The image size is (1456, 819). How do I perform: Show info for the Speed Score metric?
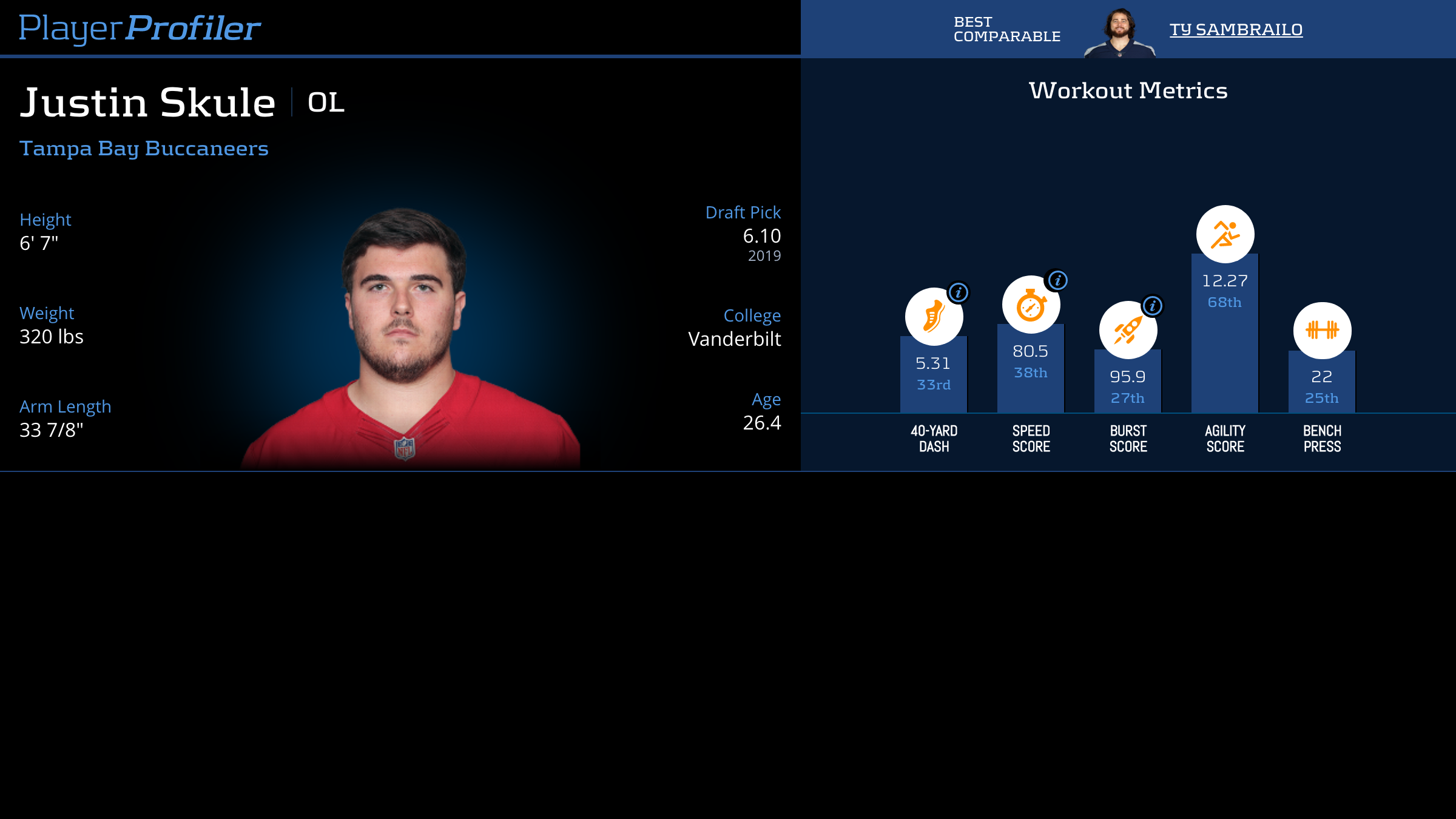tap(1058, 280)
